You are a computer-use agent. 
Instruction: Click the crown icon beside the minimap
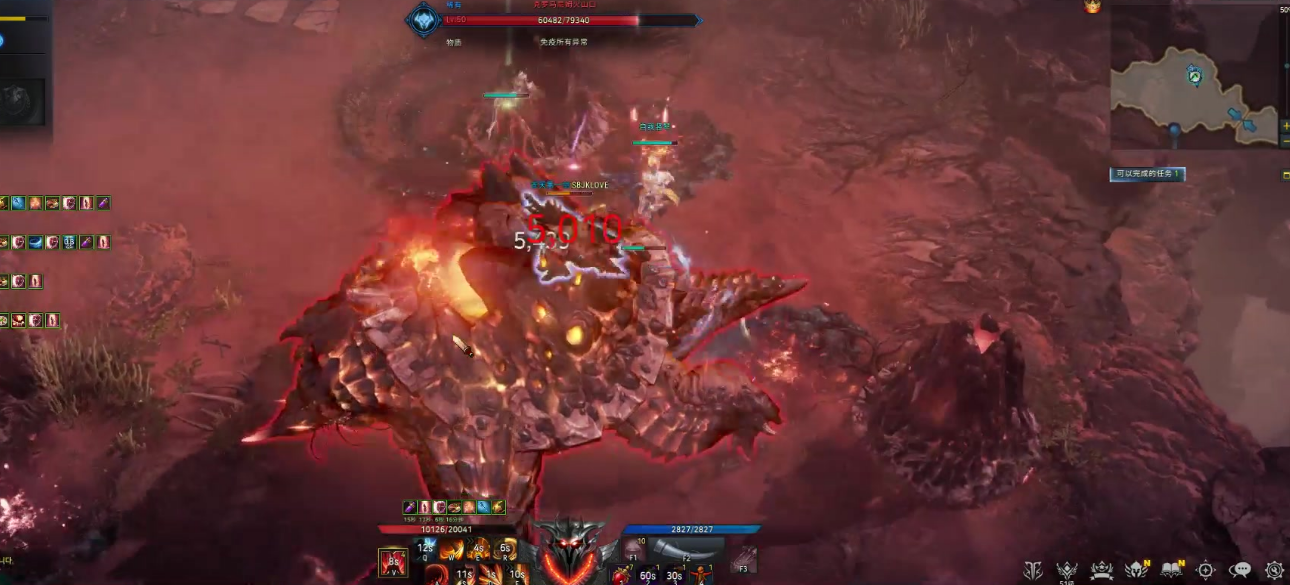[1092, 7]
